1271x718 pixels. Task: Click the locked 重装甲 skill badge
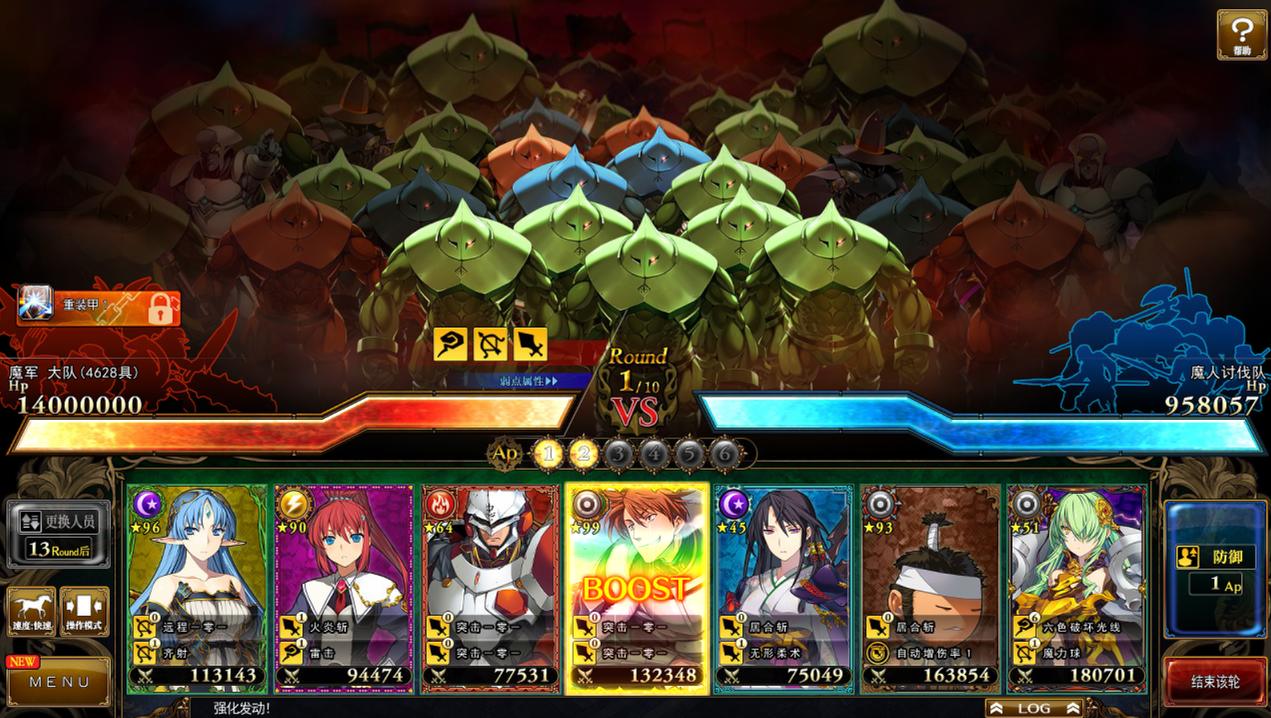[99, 307]
